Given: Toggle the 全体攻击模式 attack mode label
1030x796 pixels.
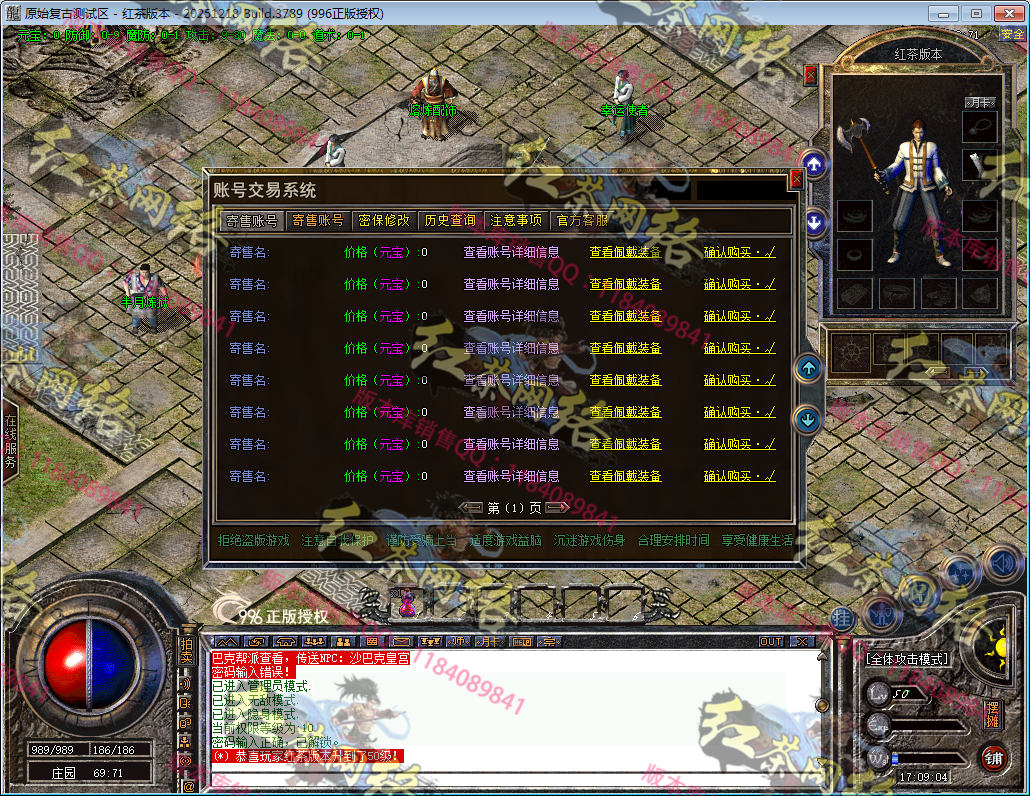Looking at the screenshot, I should (x=908, y=659).
